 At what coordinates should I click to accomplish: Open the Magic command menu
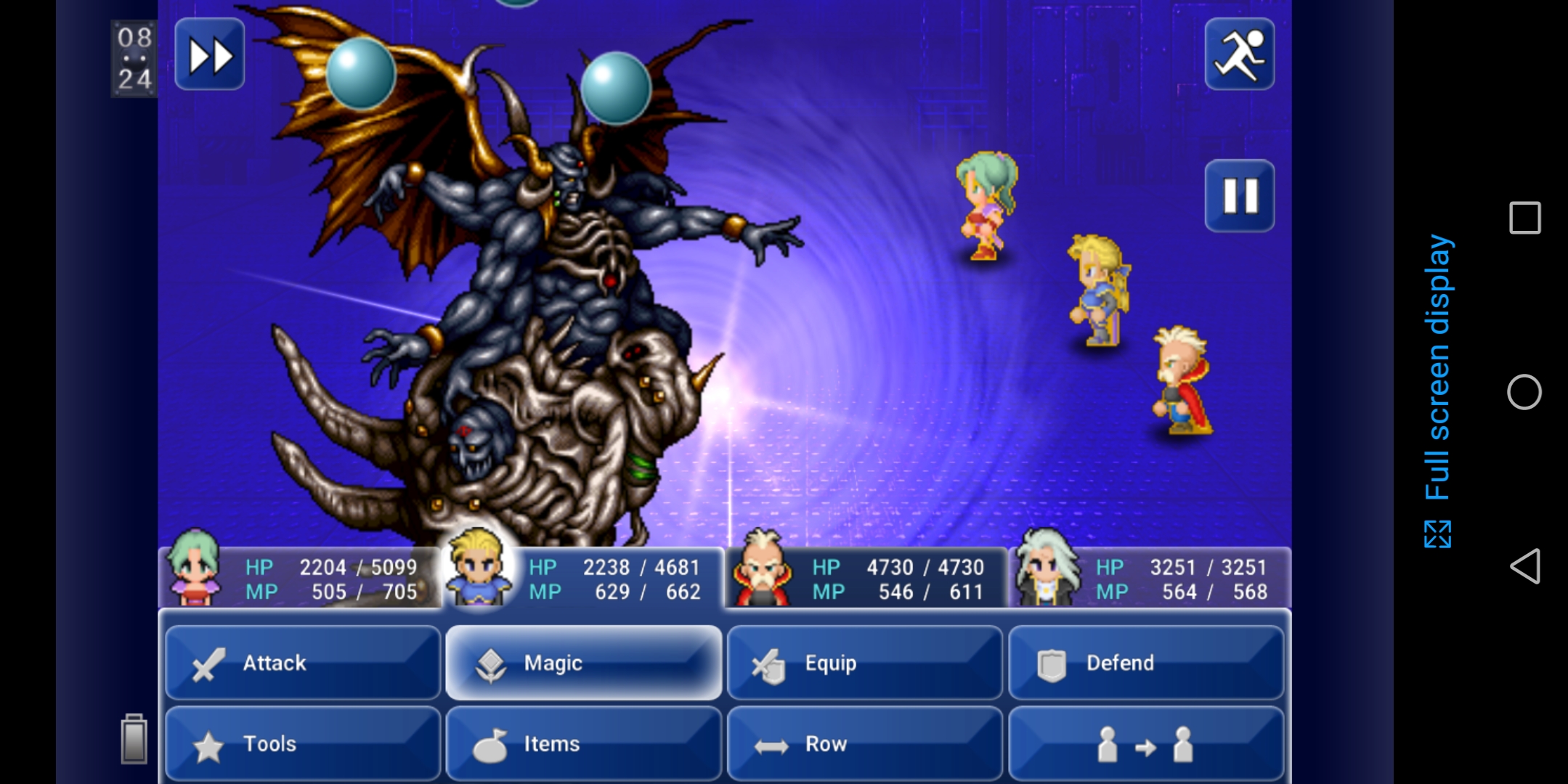click(583, 663)
